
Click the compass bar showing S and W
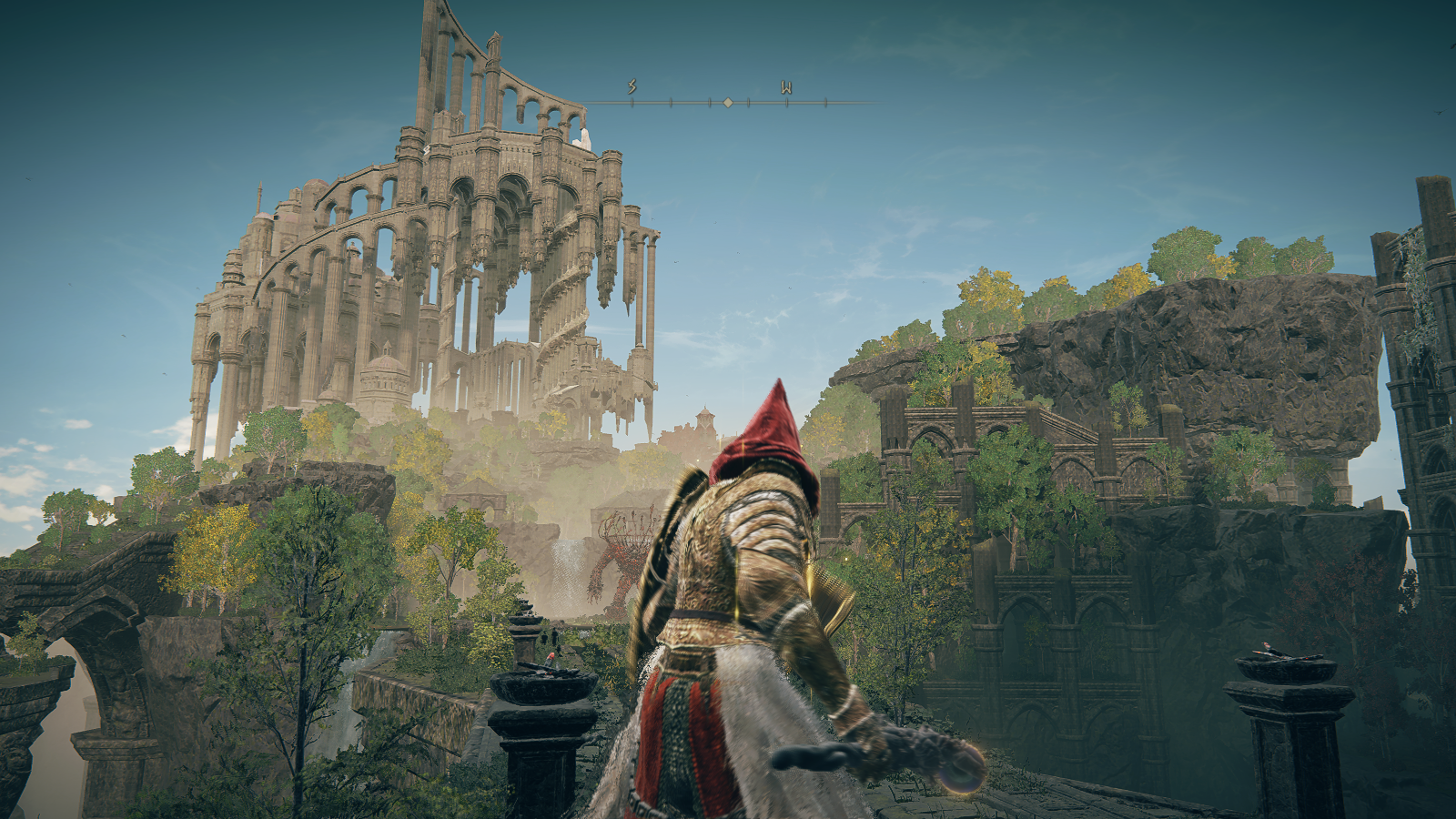[728, 102]
